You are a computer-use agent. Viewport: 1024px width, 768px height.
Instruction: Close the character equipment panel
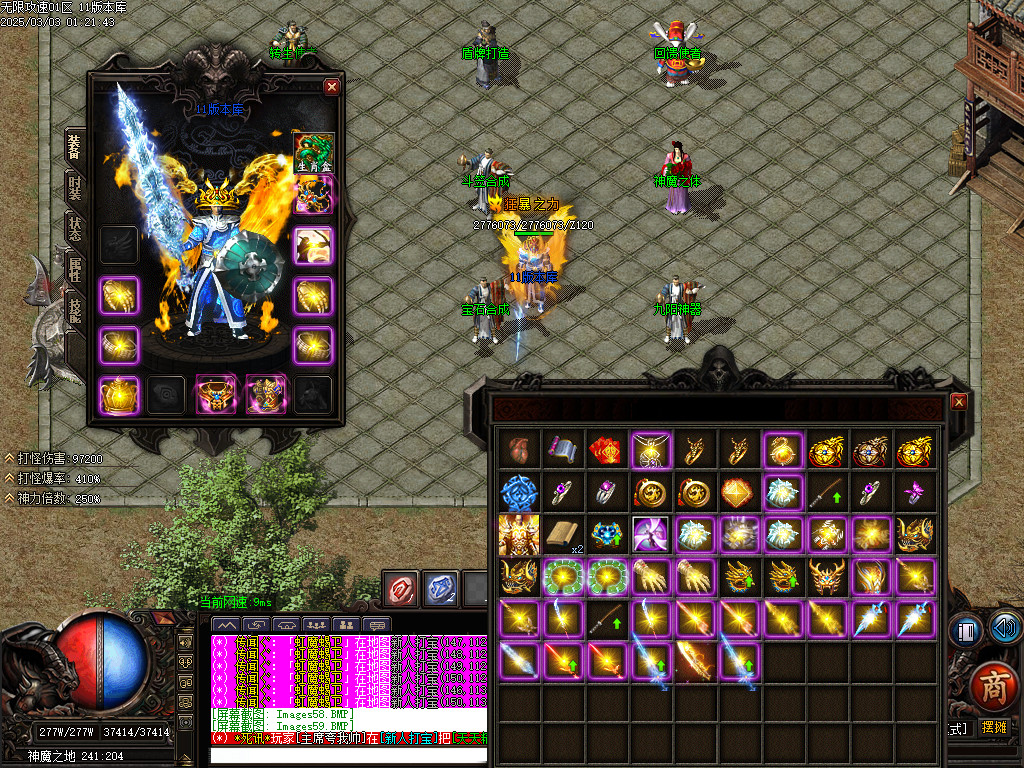332,87
